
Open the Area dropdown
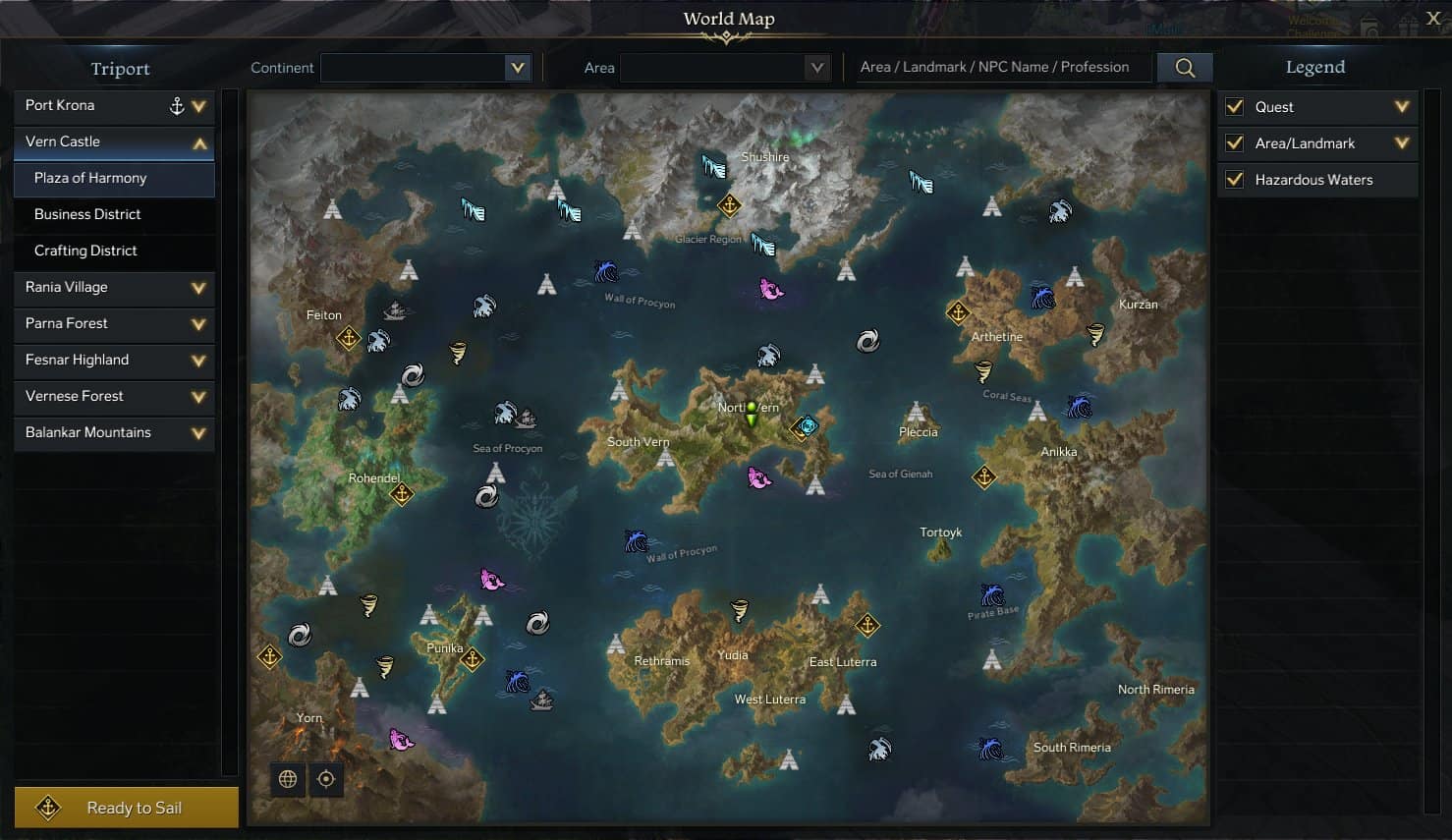point(815,68)
